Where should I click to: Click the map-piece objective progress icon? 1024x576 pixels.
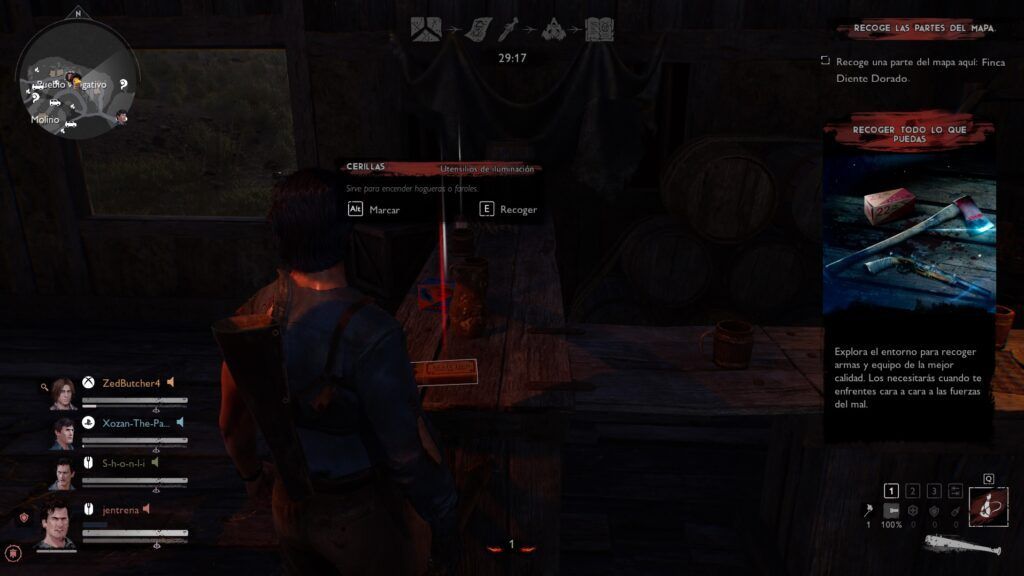(427, 30)
